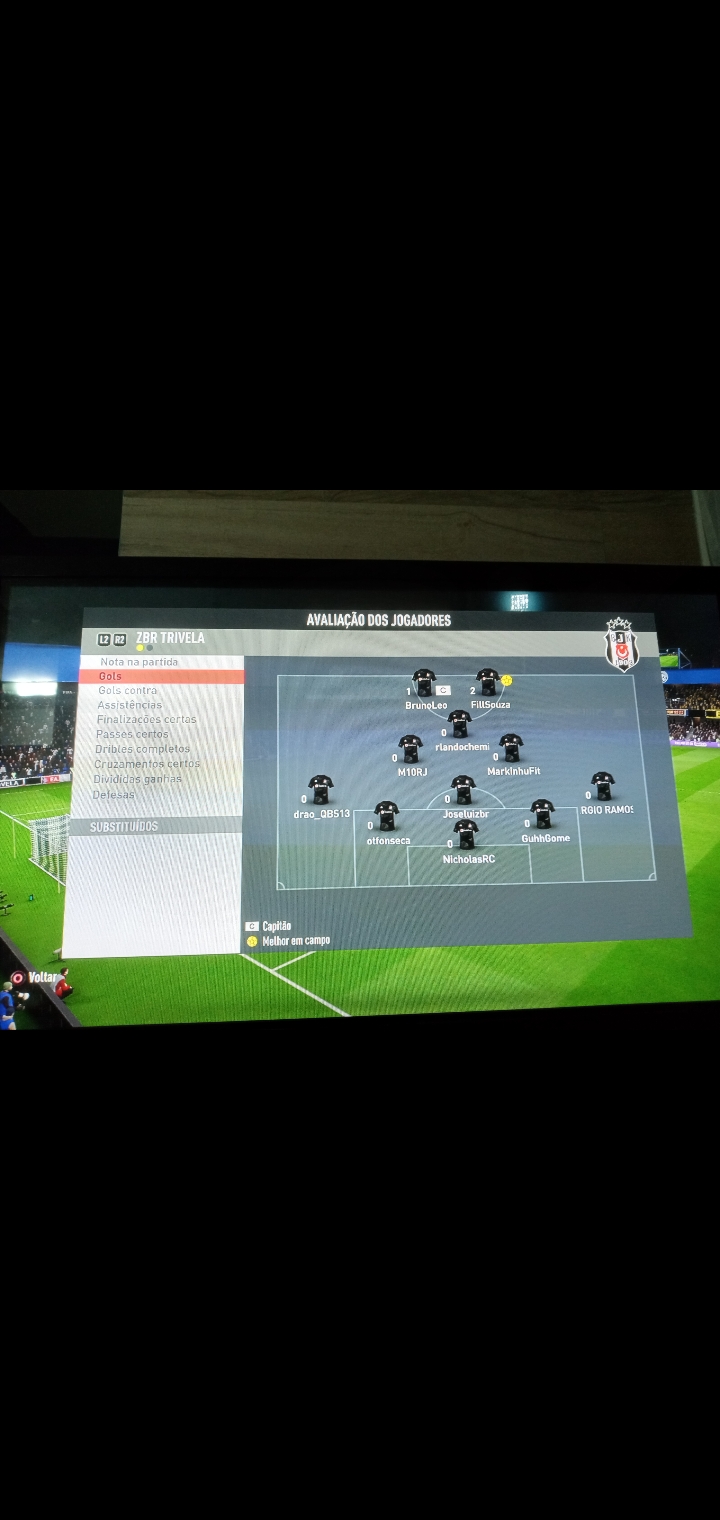Choose M10RJ on the formation
Viewport: 720px width, 1520px height.
point(410,749)
